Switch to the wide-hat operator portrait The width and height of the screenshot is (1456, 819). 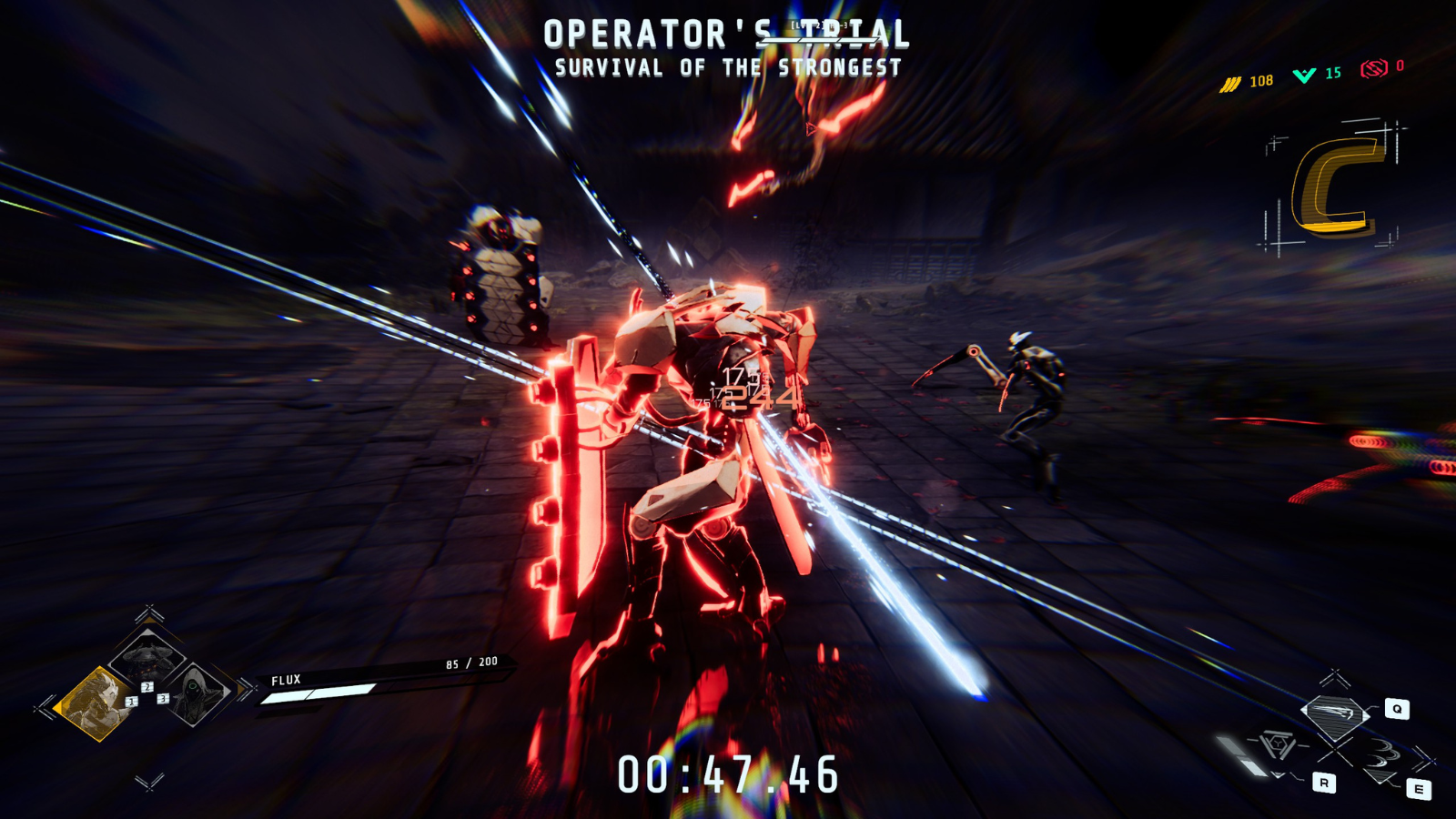[147, 653]
